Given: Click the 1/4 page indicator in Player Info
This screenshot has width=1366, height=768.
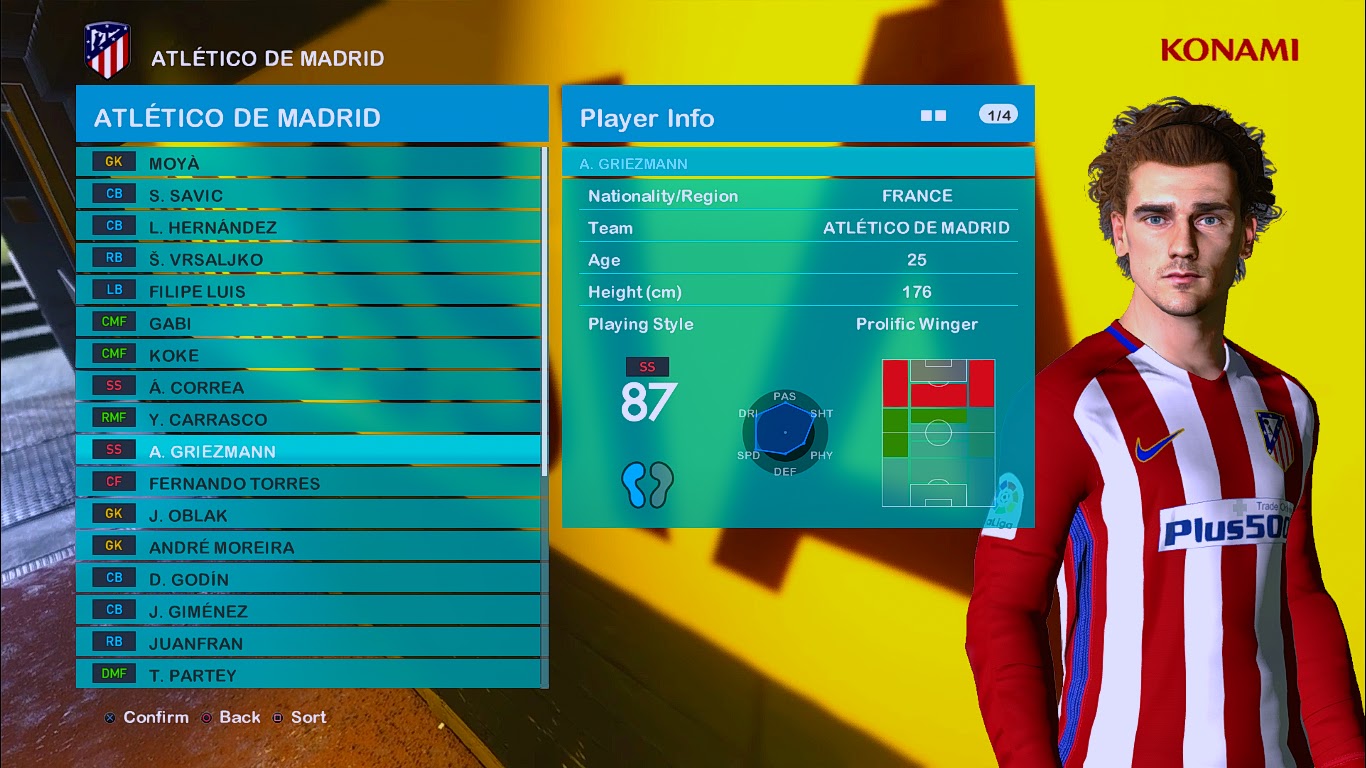Looking at the screenshot, I should pos(998,115).
